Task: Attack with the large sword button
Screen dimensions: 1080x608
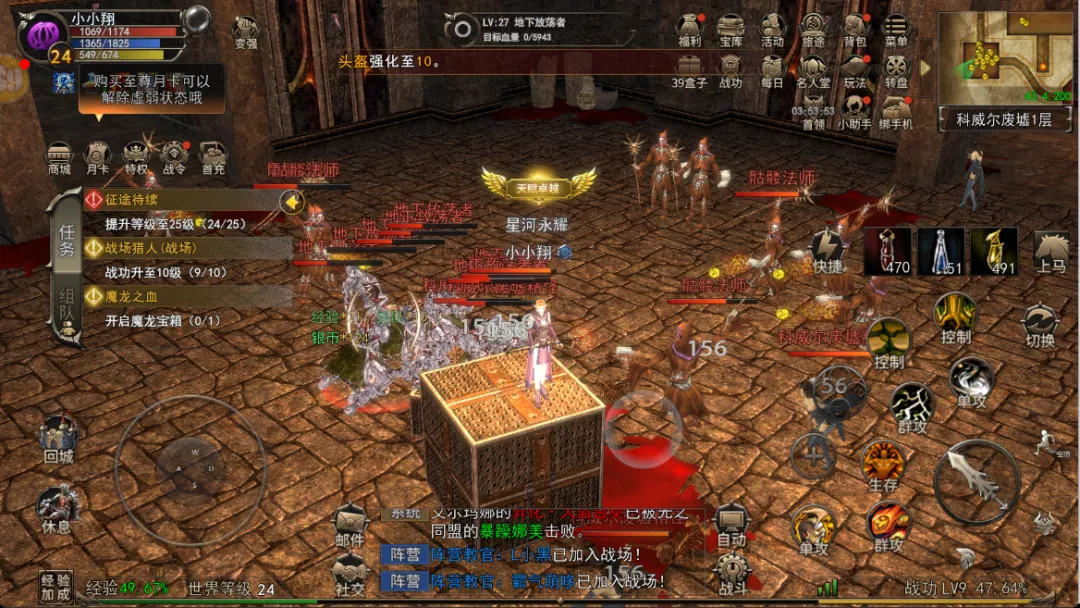Action: pos(977,482)
